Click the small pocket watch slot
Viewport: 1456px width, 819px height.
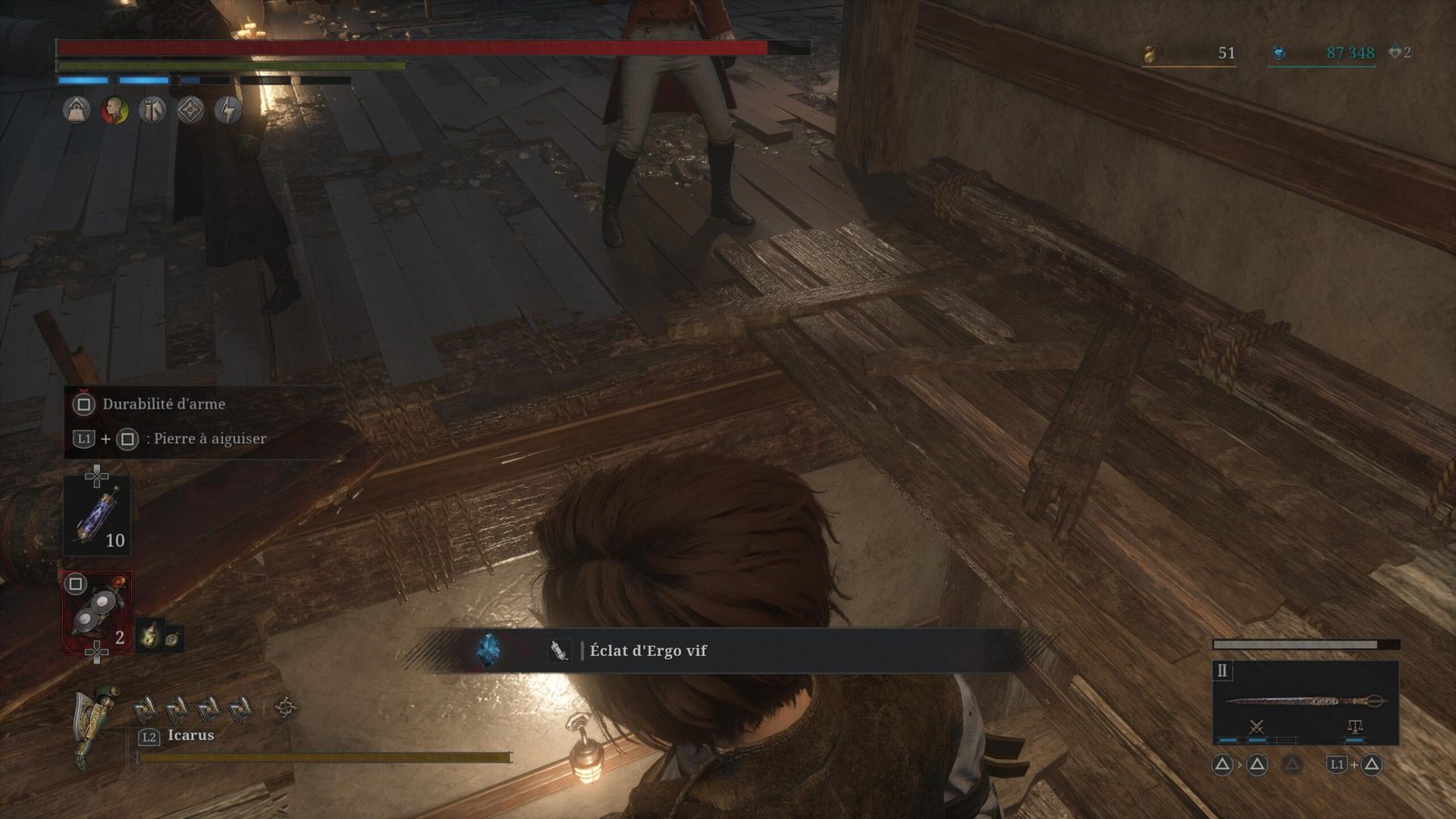point(171,639)
